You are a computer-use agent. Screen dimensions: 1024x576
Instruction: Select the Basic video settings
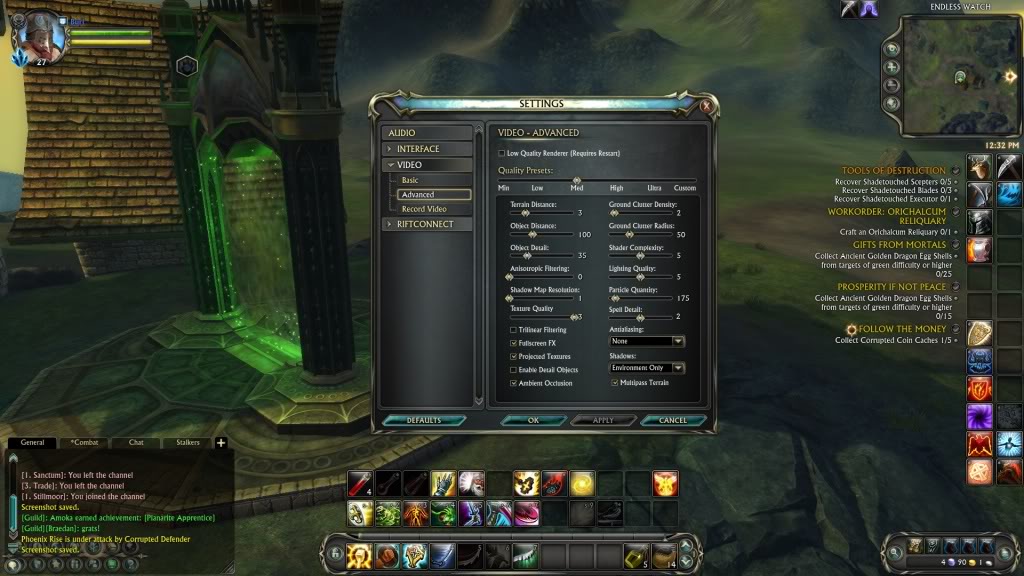[411, 180]
